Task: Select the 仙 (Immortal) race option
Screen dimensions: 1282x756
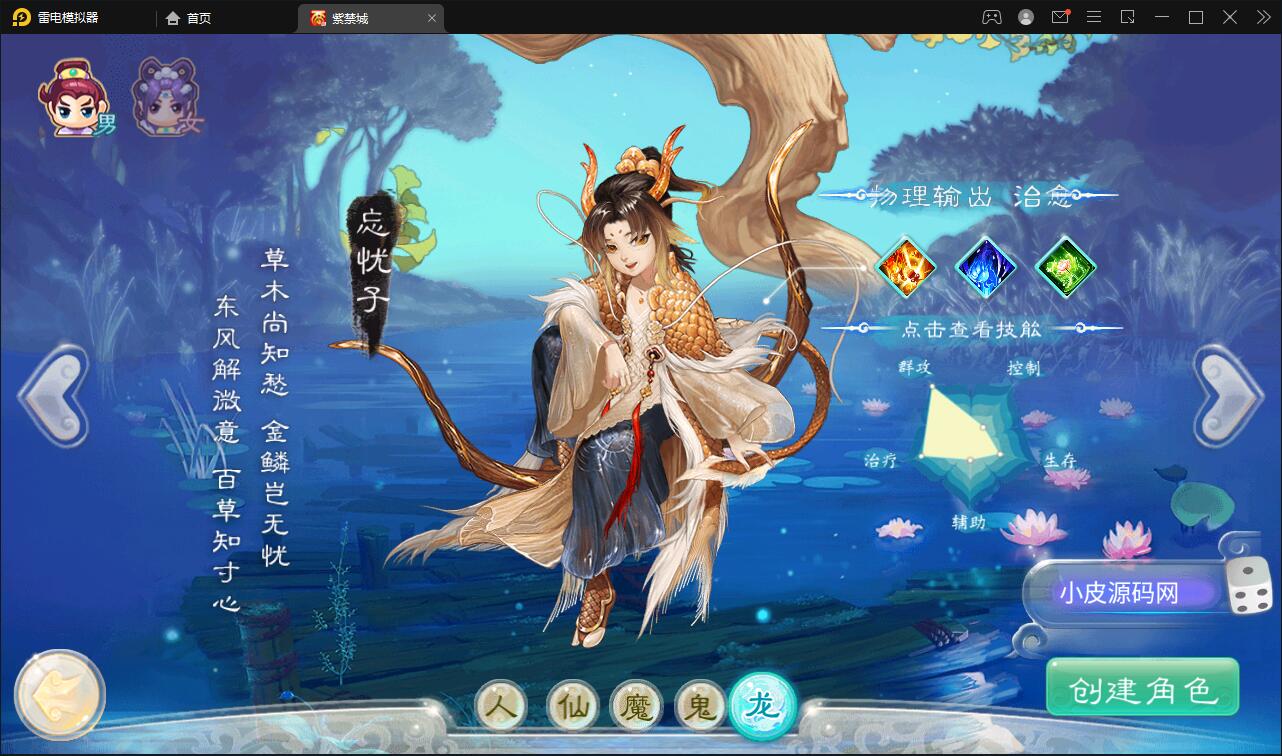Action: pos(567,706)
